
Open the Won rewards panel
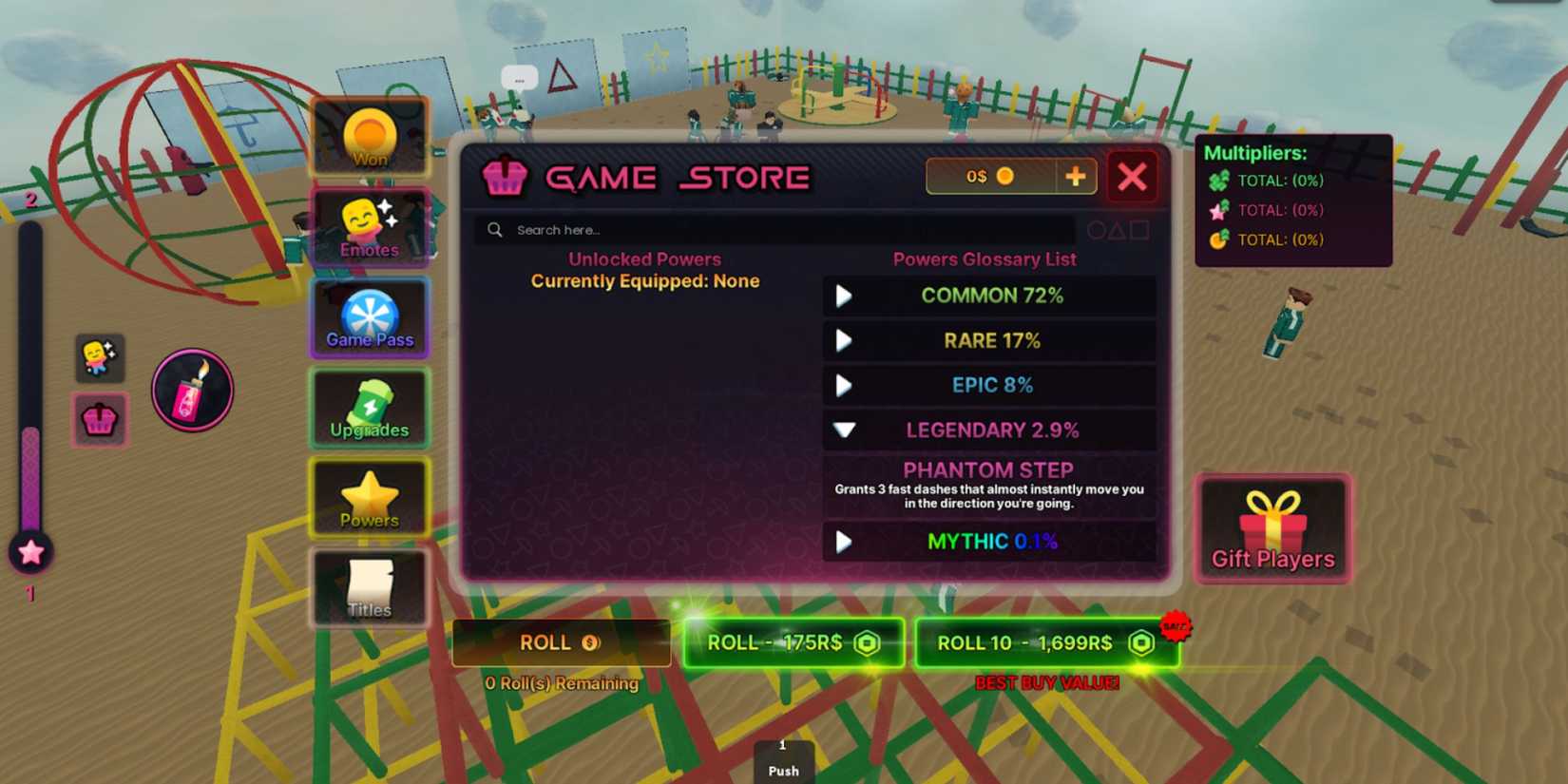click(x=370, y=136)
